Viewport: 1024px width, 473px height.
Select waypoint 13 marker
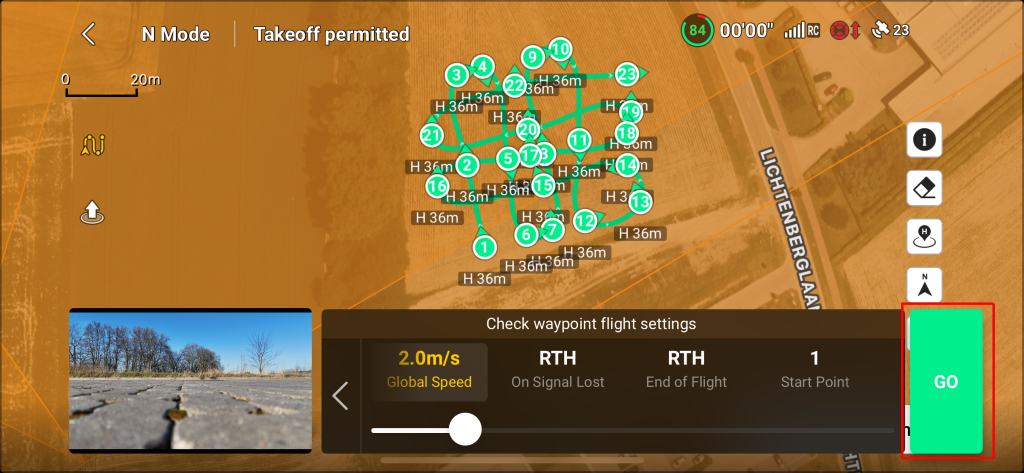(640, 202)
